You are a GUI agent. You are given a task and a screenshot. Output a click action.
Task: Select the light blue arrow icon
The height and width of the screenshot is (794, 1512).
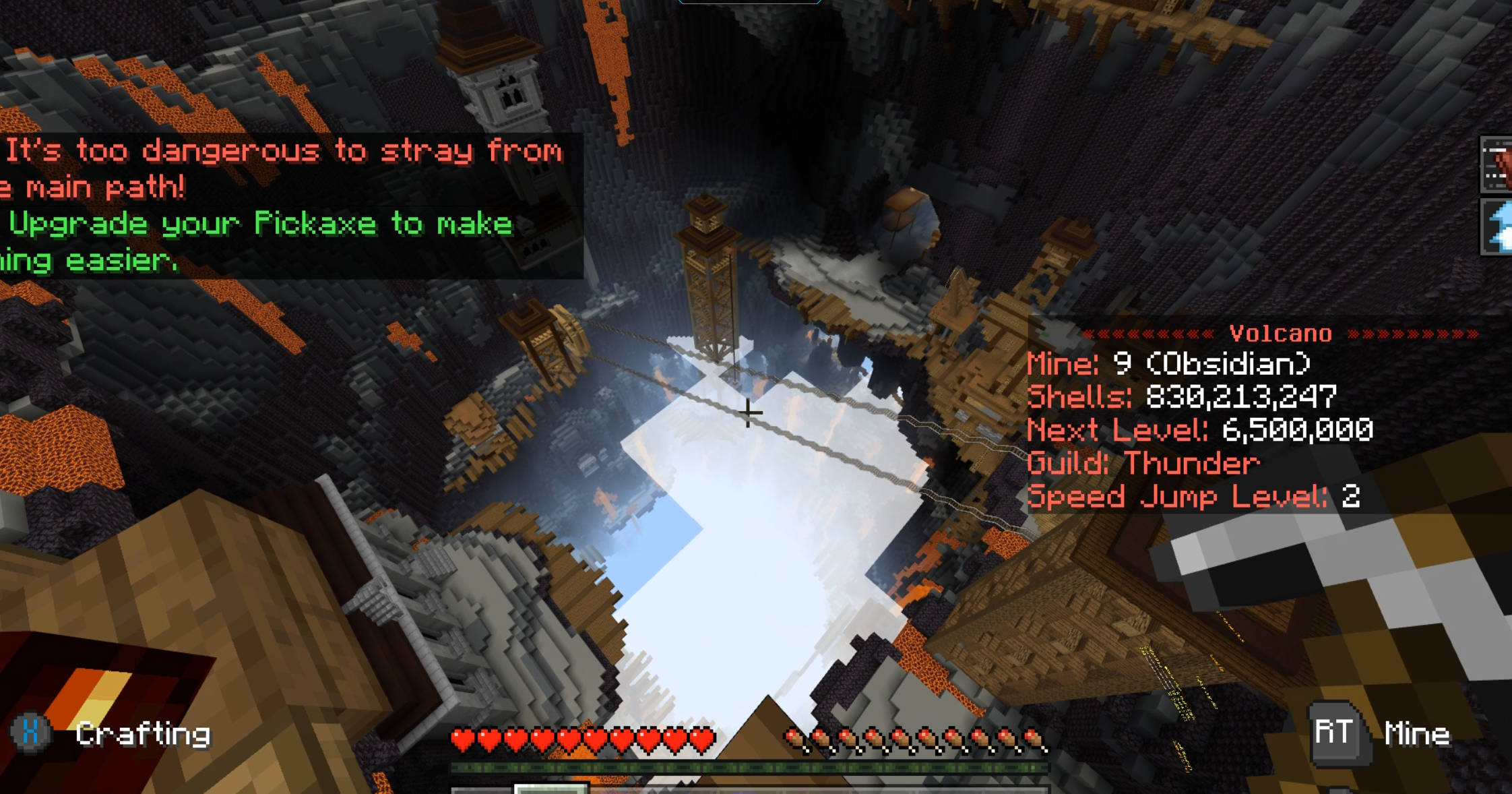[x=1499, y=227]
